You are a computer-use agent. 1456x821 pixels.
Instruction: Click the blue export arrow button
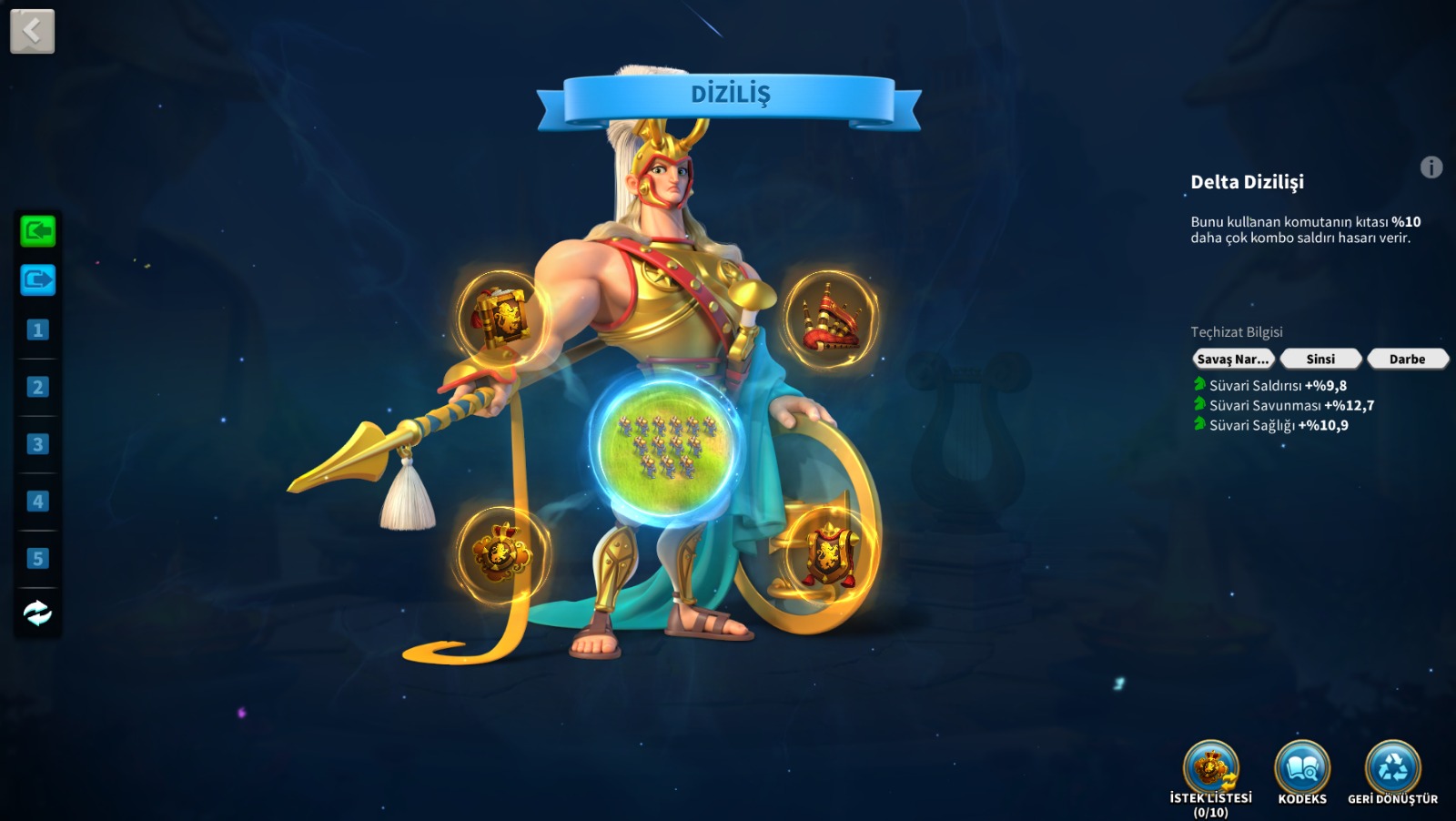pos(37,279)
